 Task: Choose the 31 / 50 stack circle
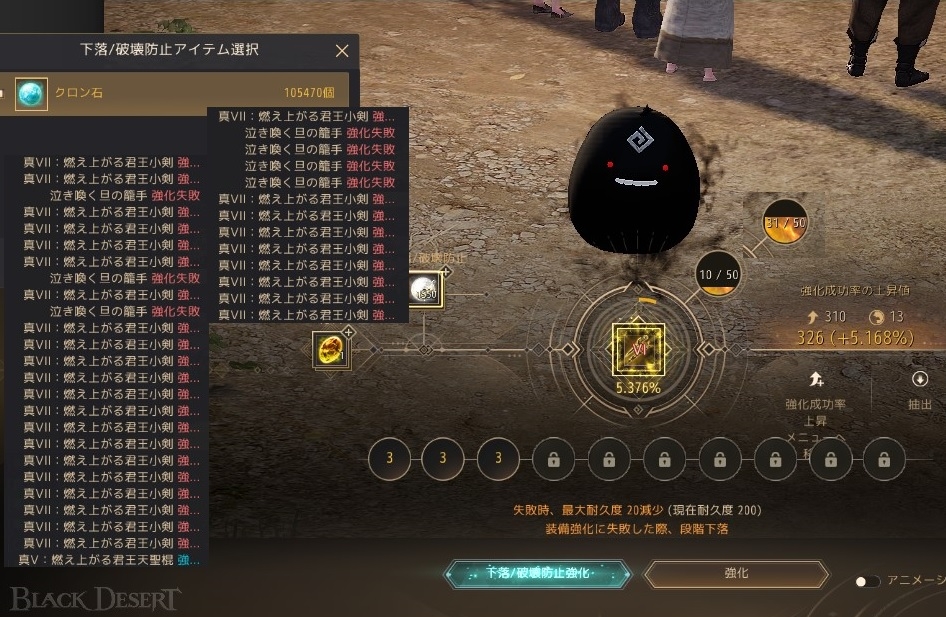point(785,222)
